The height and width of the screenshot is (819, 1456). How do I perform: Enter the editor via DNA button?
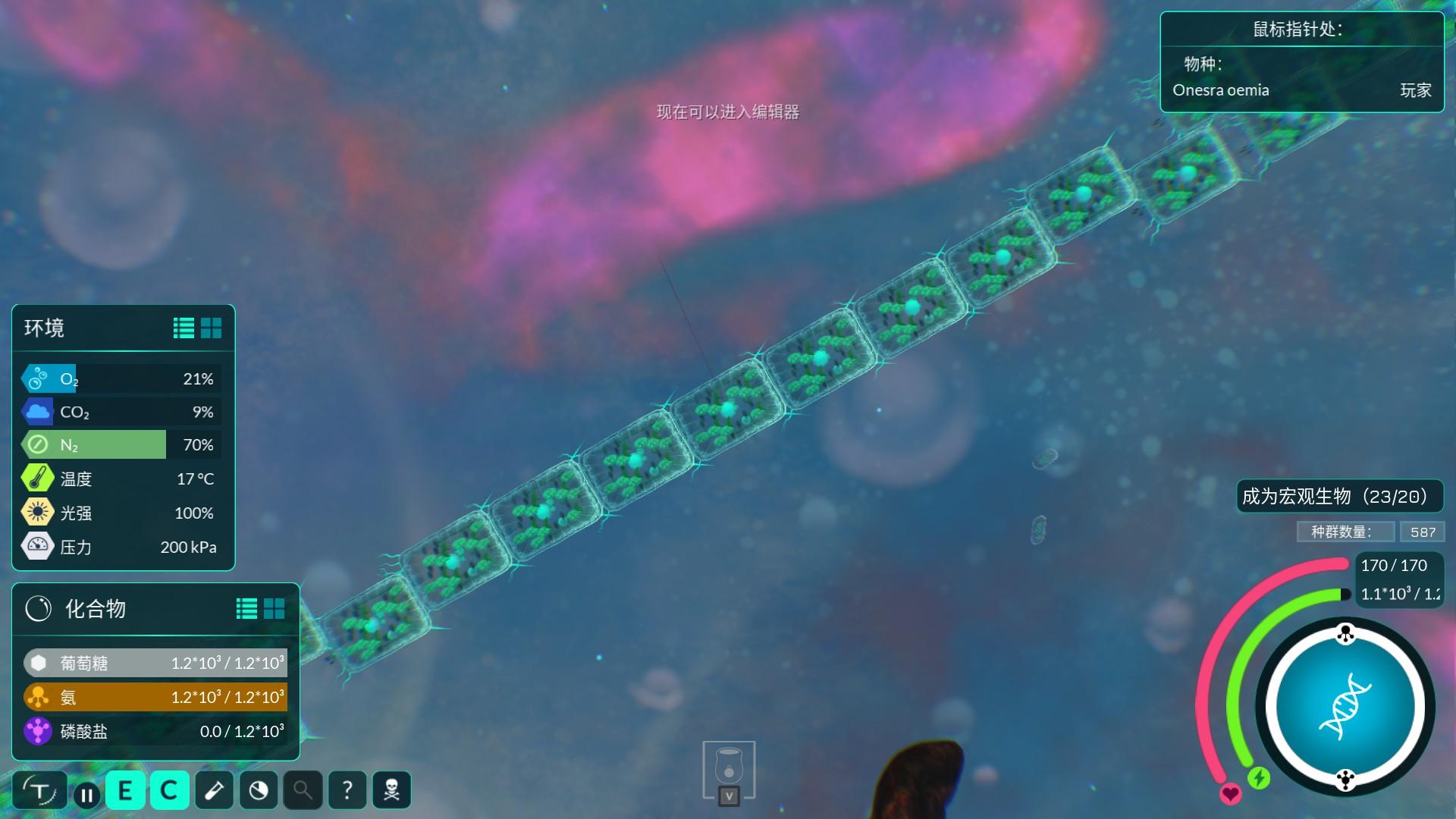click(1345, 707)
